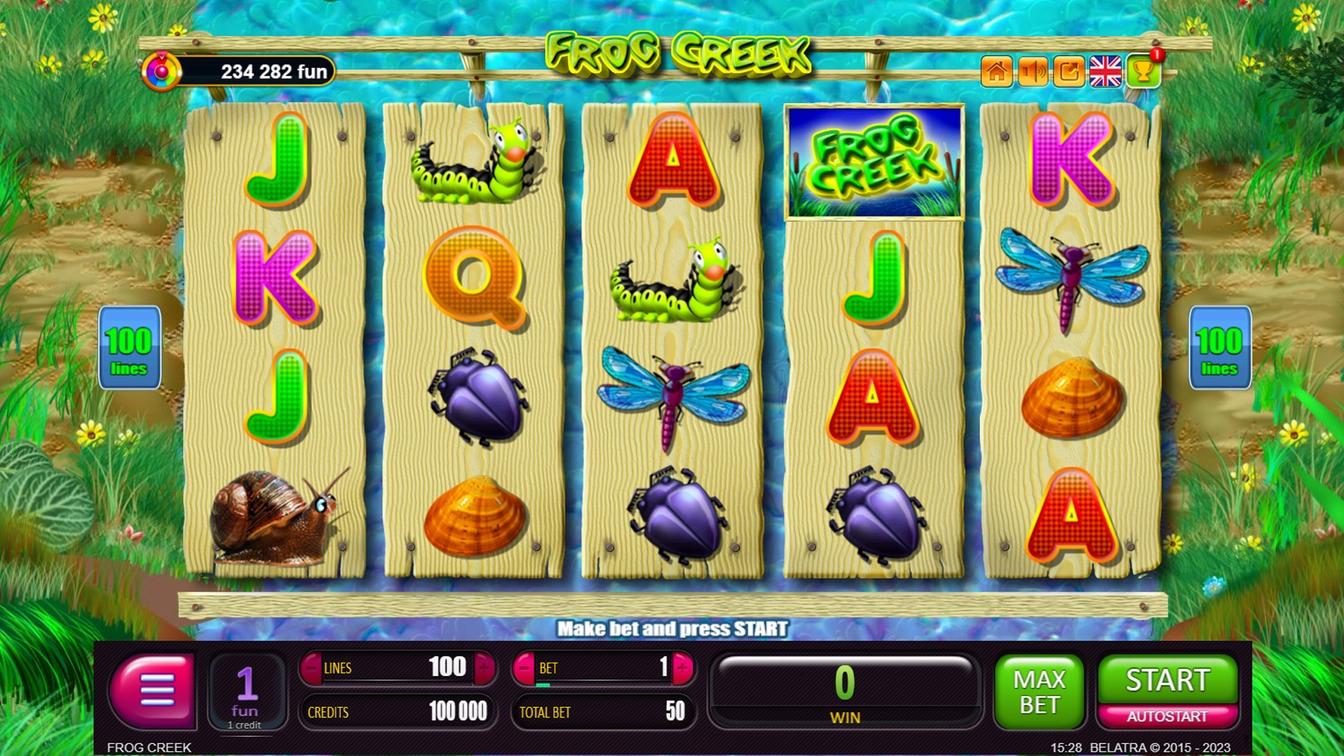Go to the home lobby icon

[x=997, y=72]
